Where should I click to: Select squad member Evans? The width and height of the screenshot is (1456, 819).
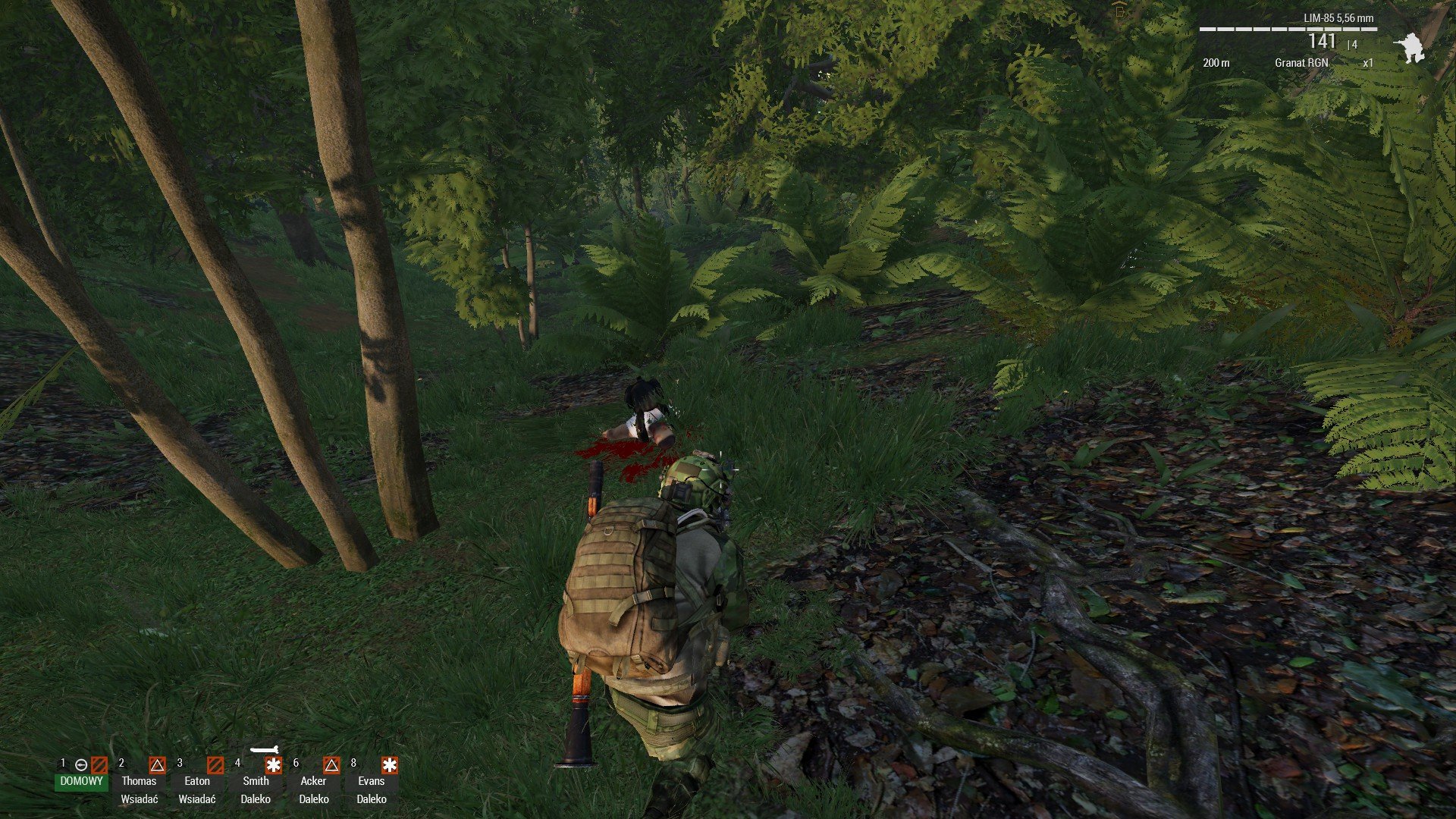[372, 780]
